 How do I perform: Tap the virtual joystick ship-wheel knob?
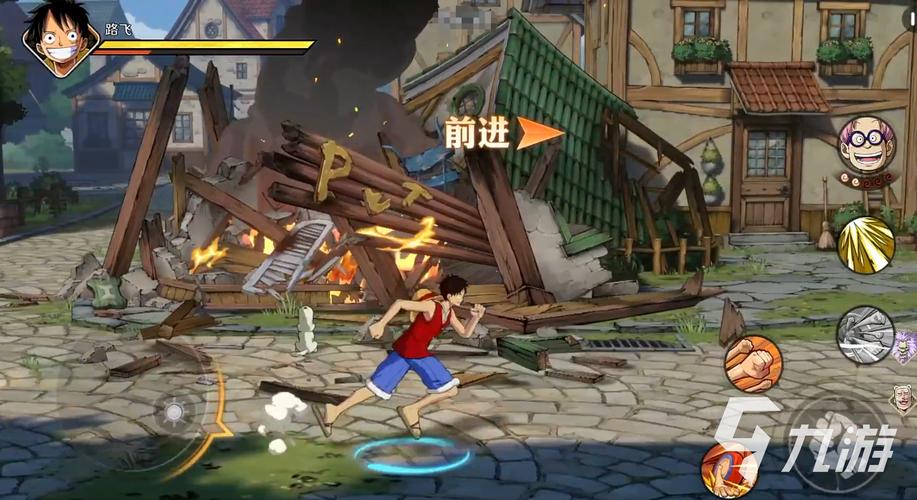(x=174, y=412)
